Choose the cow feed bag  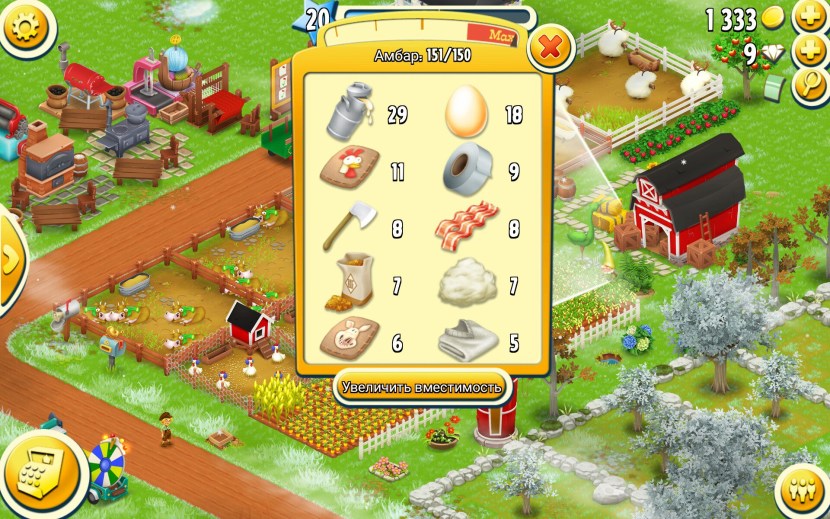(x=348, y=285)
